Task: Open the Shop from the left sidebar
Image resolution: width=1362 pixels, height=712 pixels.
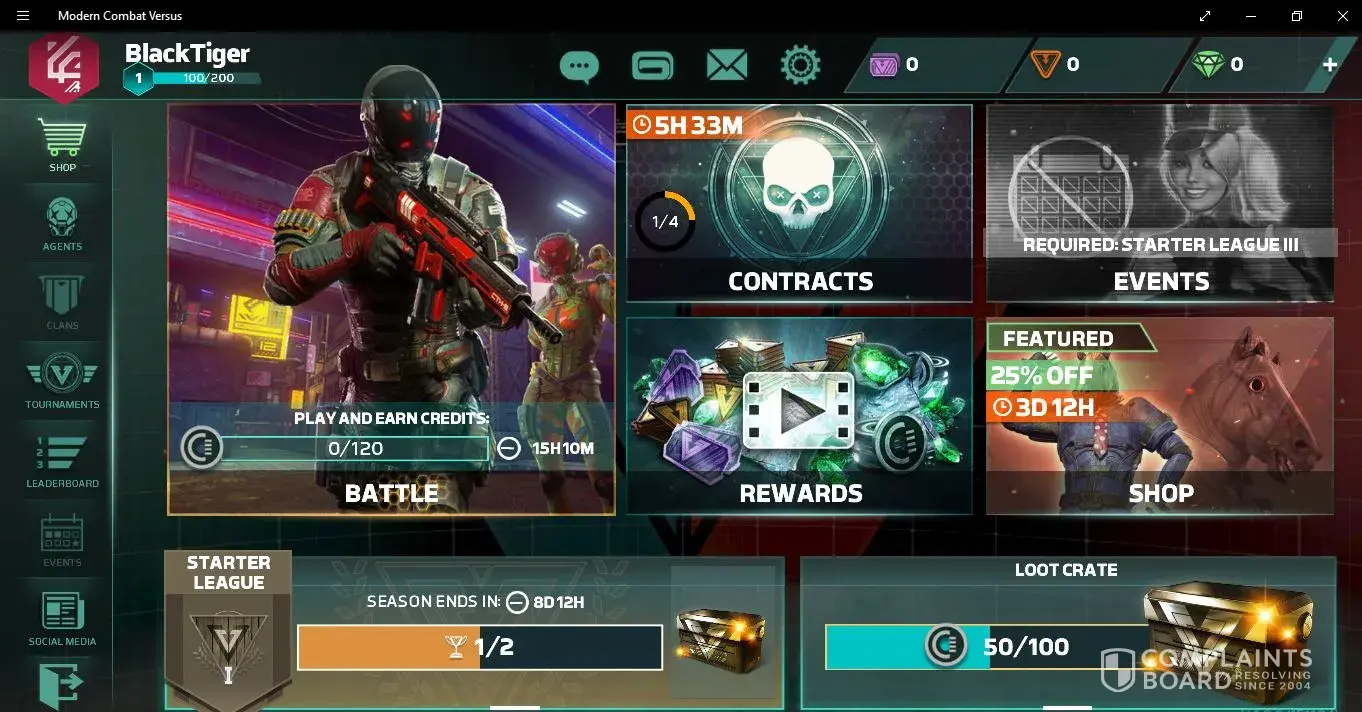Action: tap(62, 144)
